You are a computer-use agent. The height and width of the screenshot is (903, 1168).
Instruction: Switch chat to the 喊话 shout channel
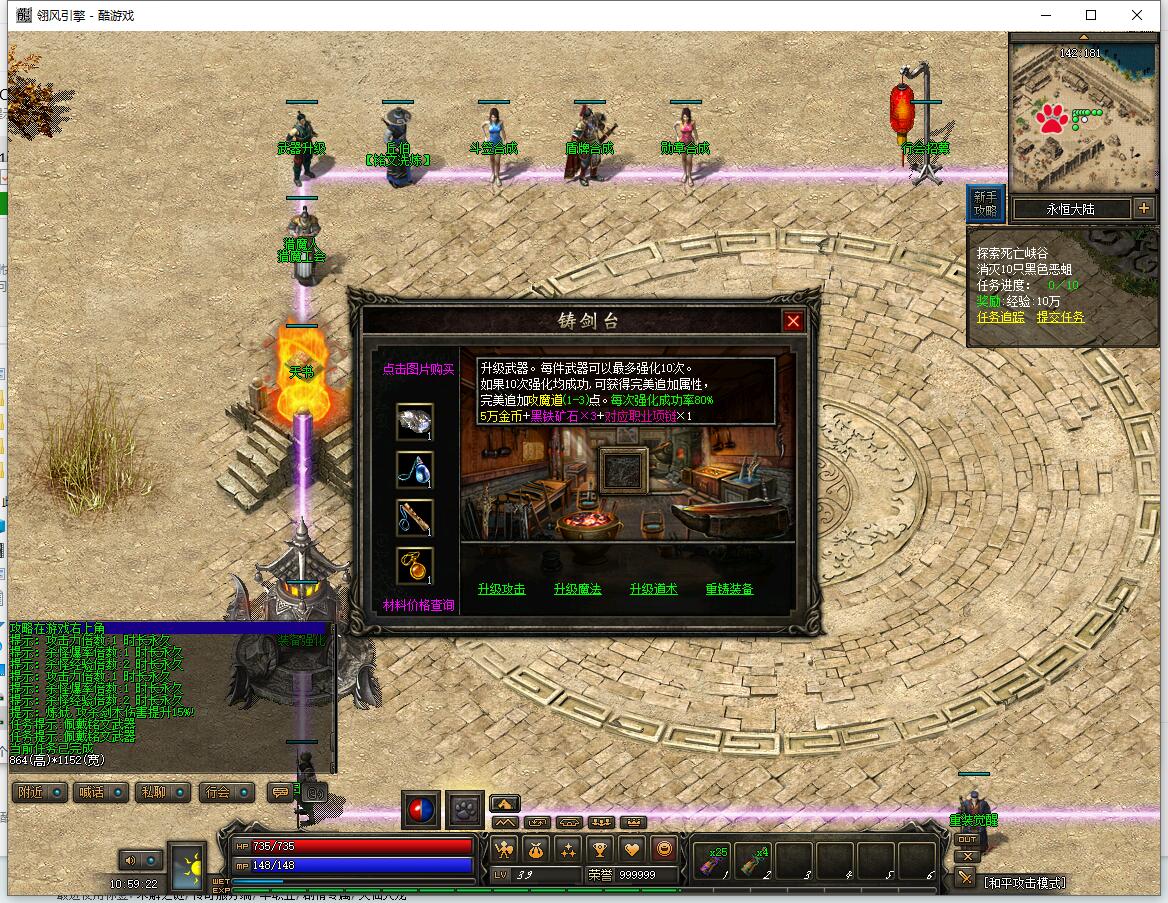pyautogui.click(x=102, y=792)
